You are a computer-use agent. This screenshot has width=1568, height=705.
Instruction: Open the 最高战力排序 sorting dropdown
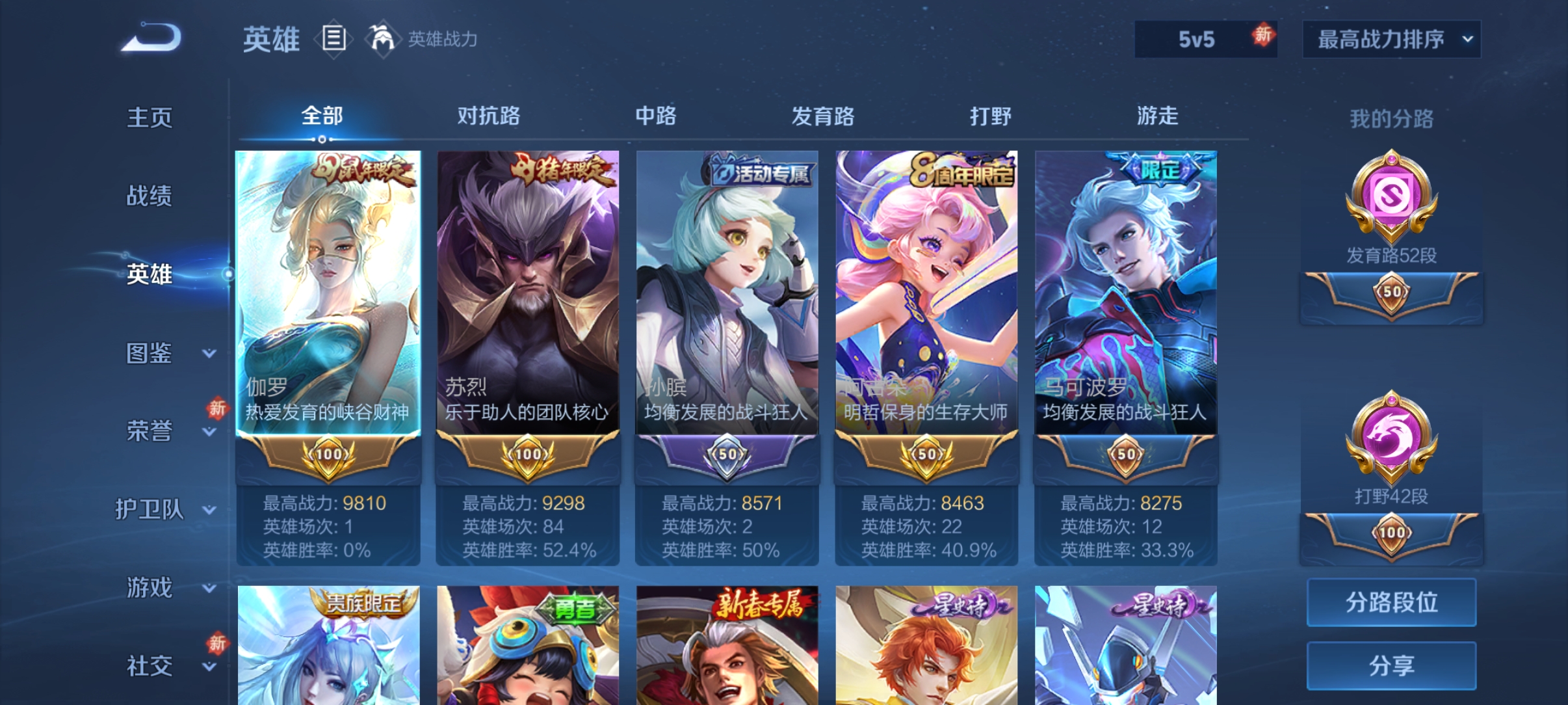coord(1391,39)
